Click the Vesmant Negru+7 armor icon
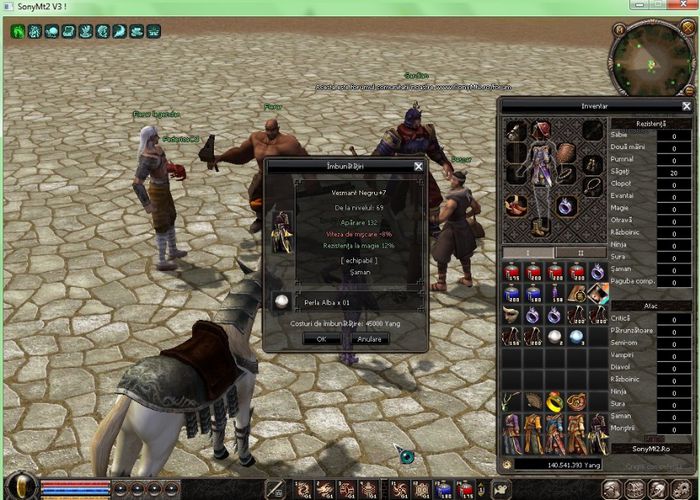 283,228
